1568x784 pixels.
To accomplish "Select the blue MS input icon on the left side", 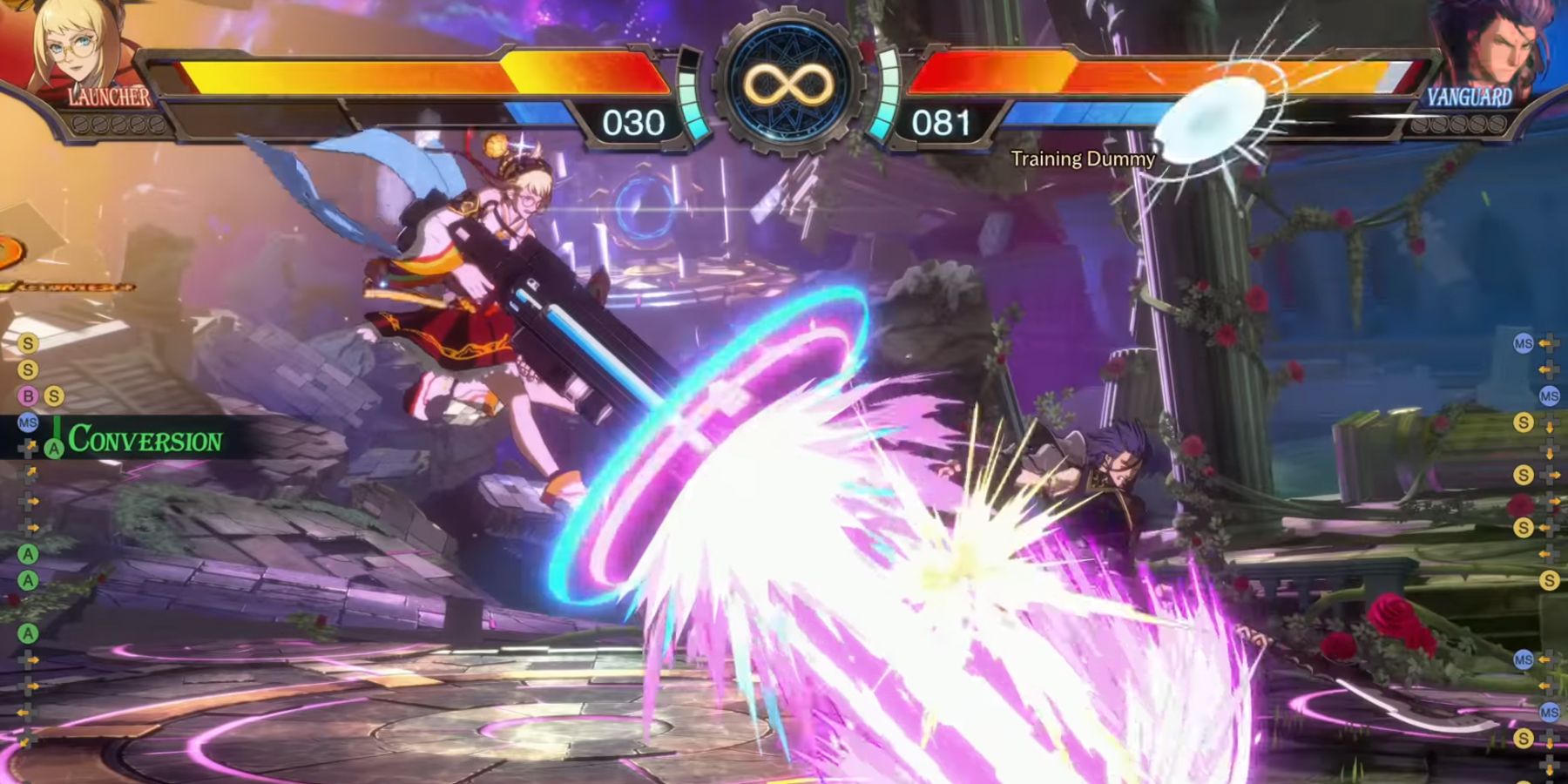I will click(26, 422).
